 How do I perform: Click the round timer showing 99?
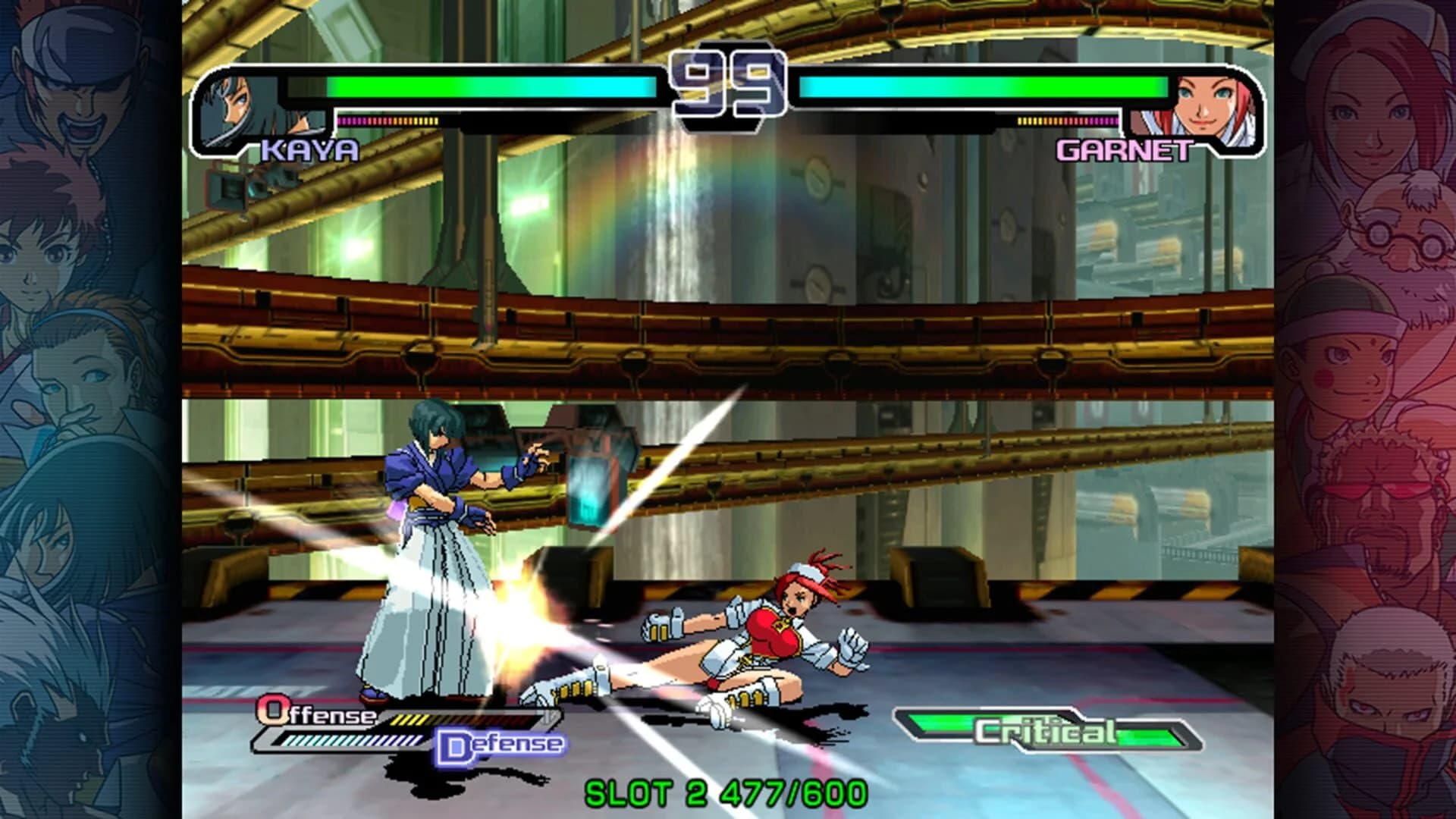pyautogui.click(x=726, y=83)
